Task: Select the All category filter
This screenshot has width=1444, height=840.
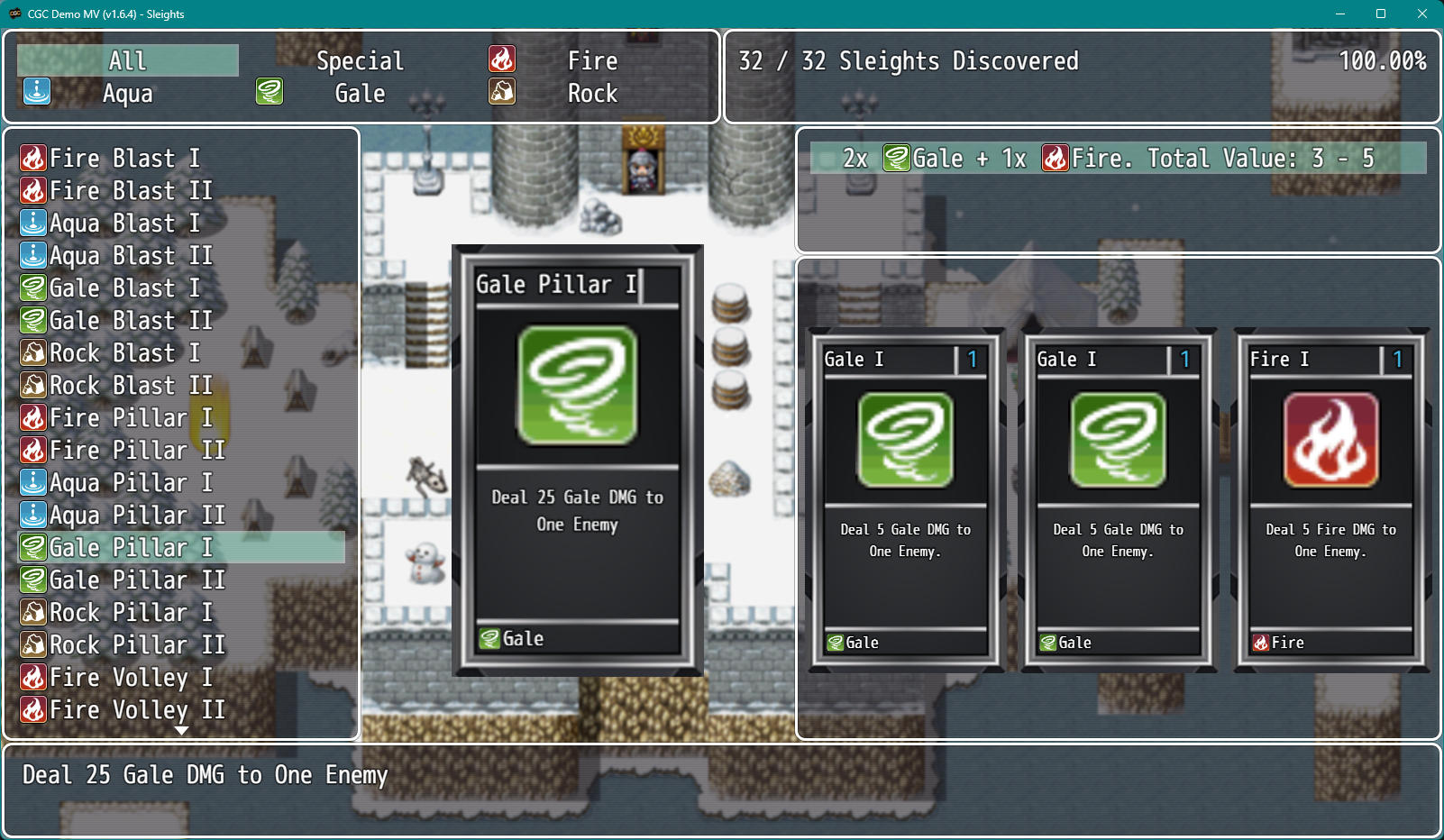Action: (128, 60)
